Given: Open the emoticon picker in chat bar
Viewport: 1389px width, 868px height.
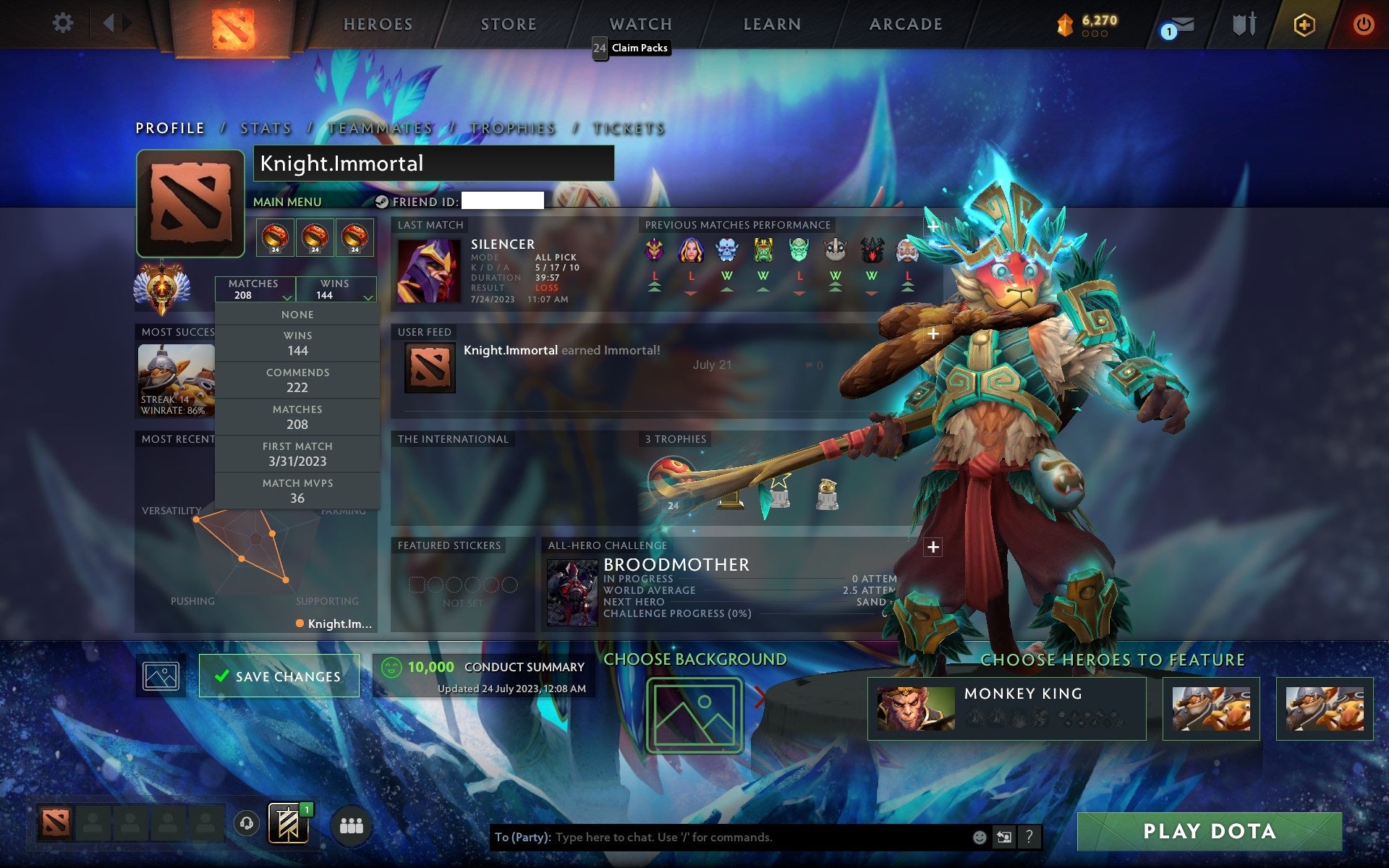Looking at the screenshot, I should (x=981, y=838).
